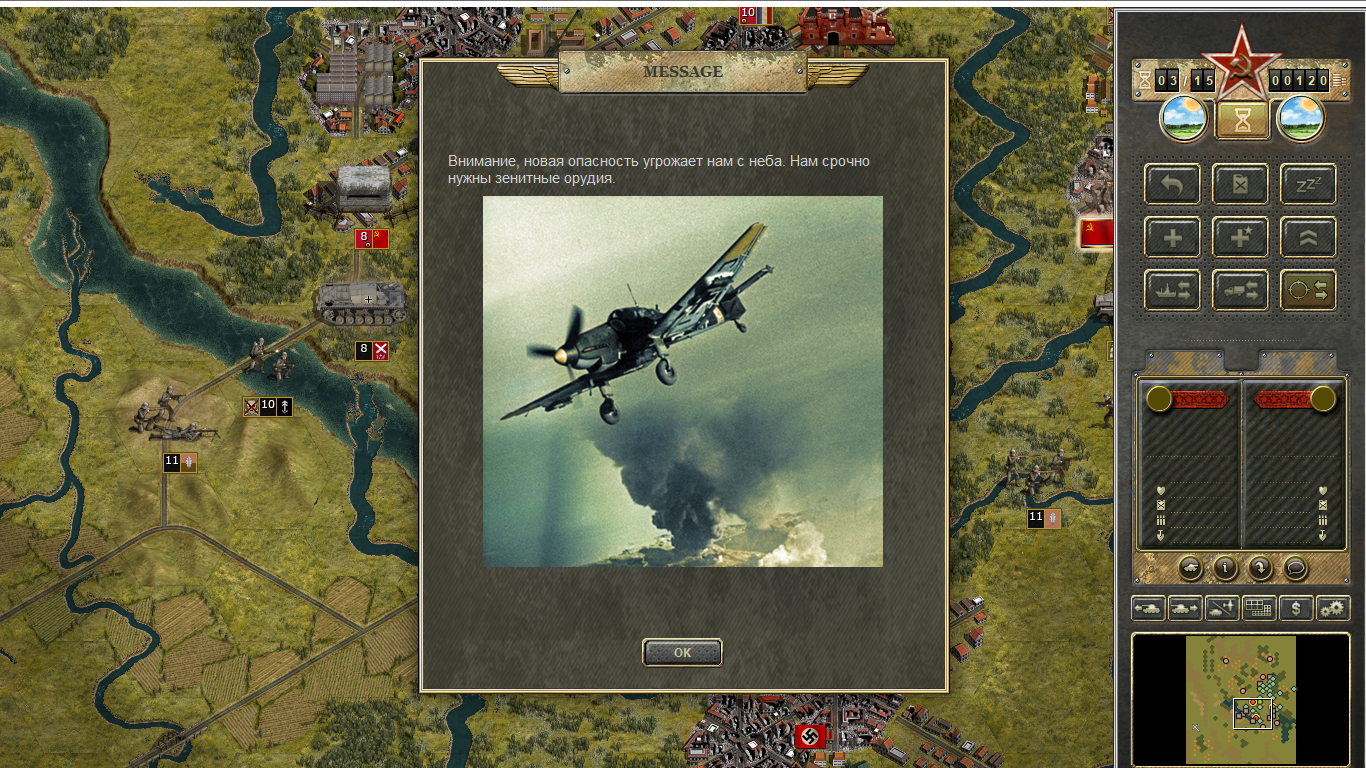Click the plain plus reinforce button

[x=1172, y=238]
